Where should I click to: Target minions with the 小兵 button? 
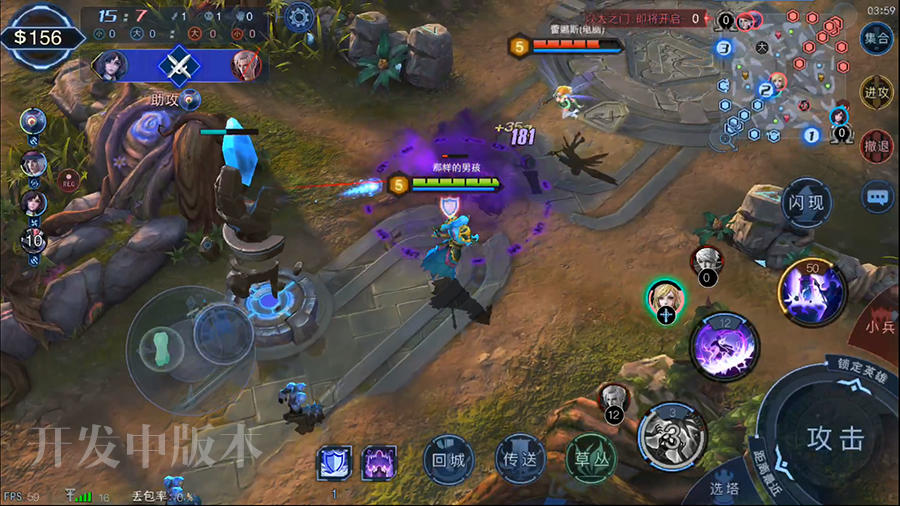click(881, 327)
